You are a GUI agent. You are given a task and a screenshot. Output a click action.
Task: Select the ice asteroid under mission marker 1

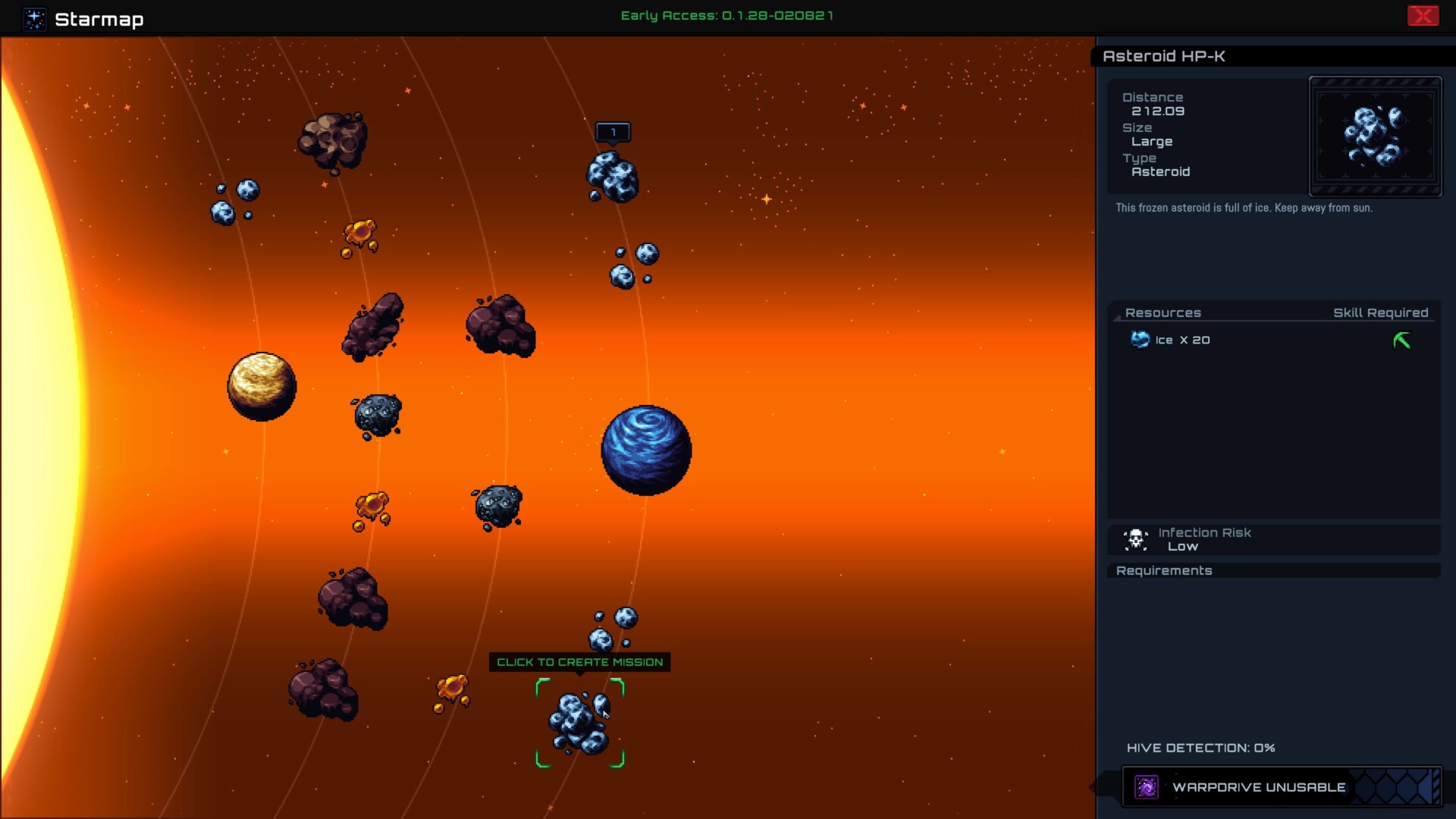point(613,177)
